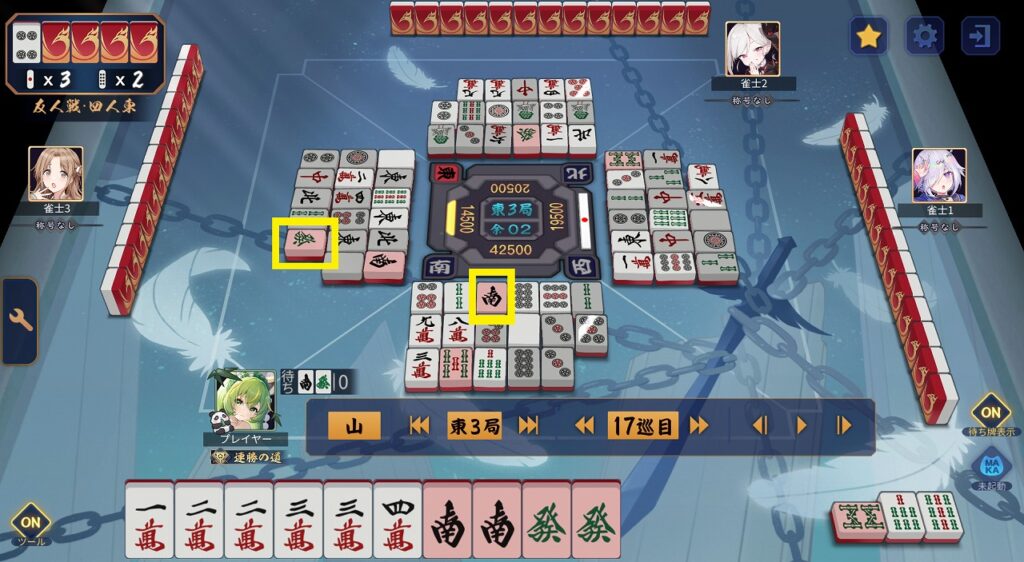Rewind to the previous turn
Viewport: 1024px width, 562px height.
585,426
